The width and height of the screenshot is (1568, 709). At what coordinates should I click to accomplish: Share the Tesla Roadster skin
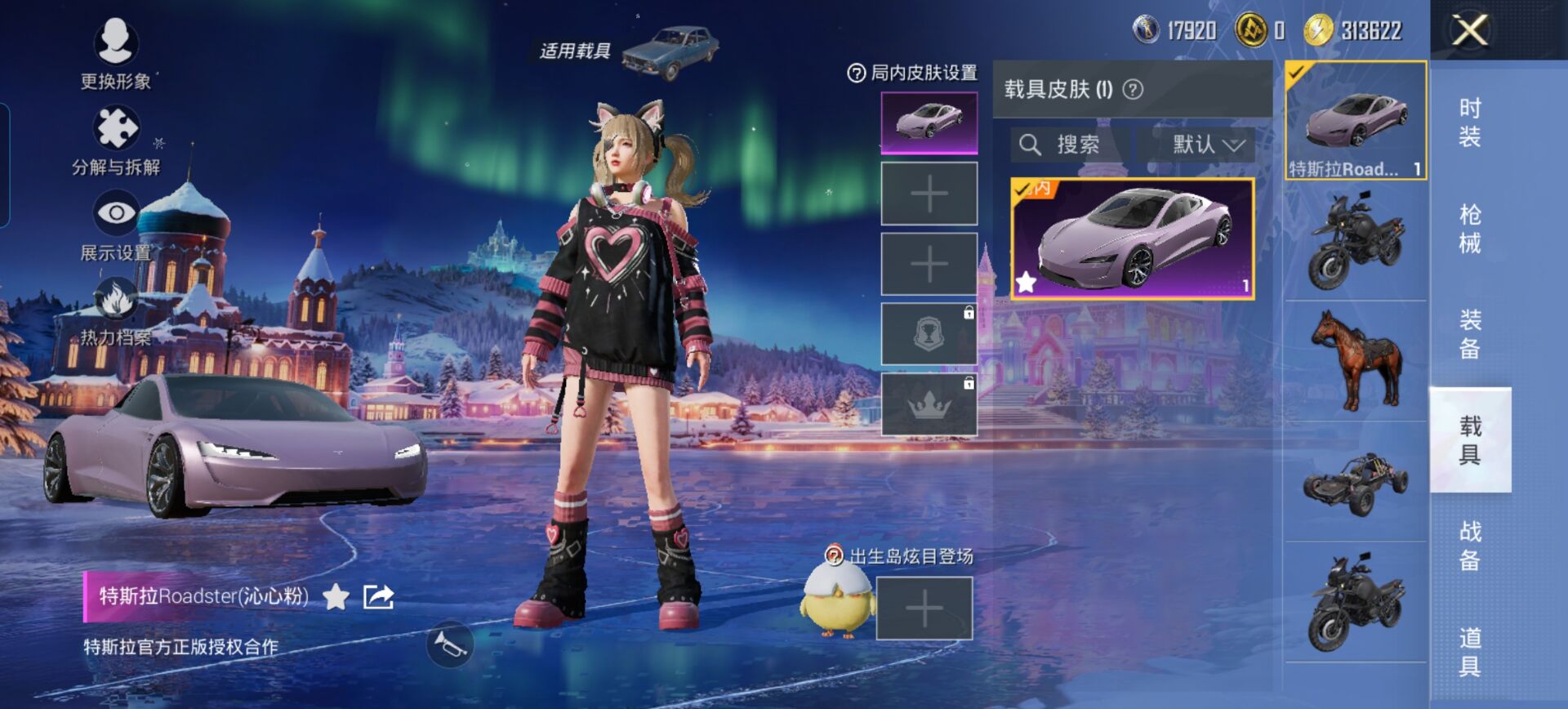point(378,597)
